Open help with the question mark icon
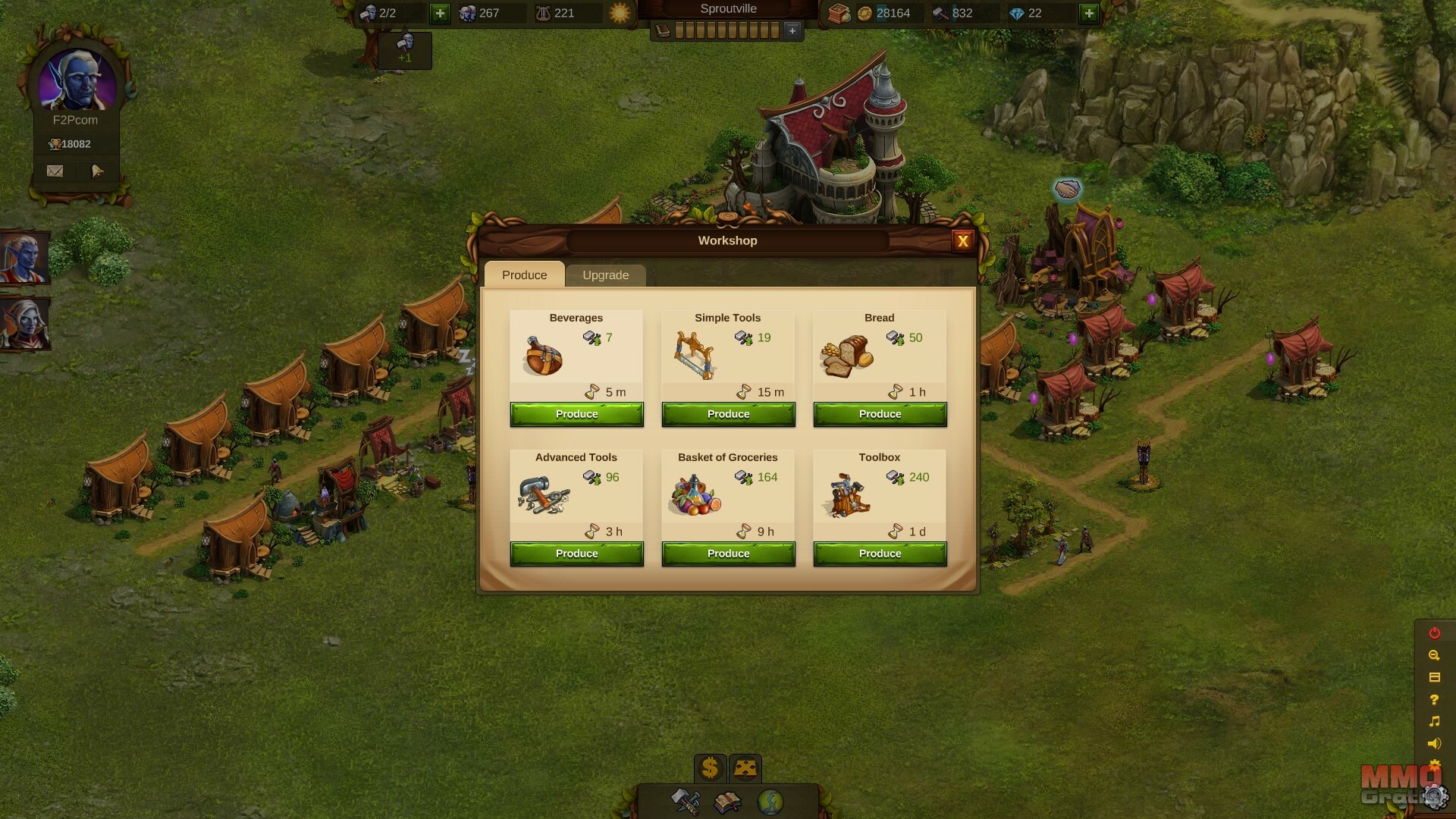This screenshot has height=819, width=1456. pyautogui.click(x=1434, y=699)
